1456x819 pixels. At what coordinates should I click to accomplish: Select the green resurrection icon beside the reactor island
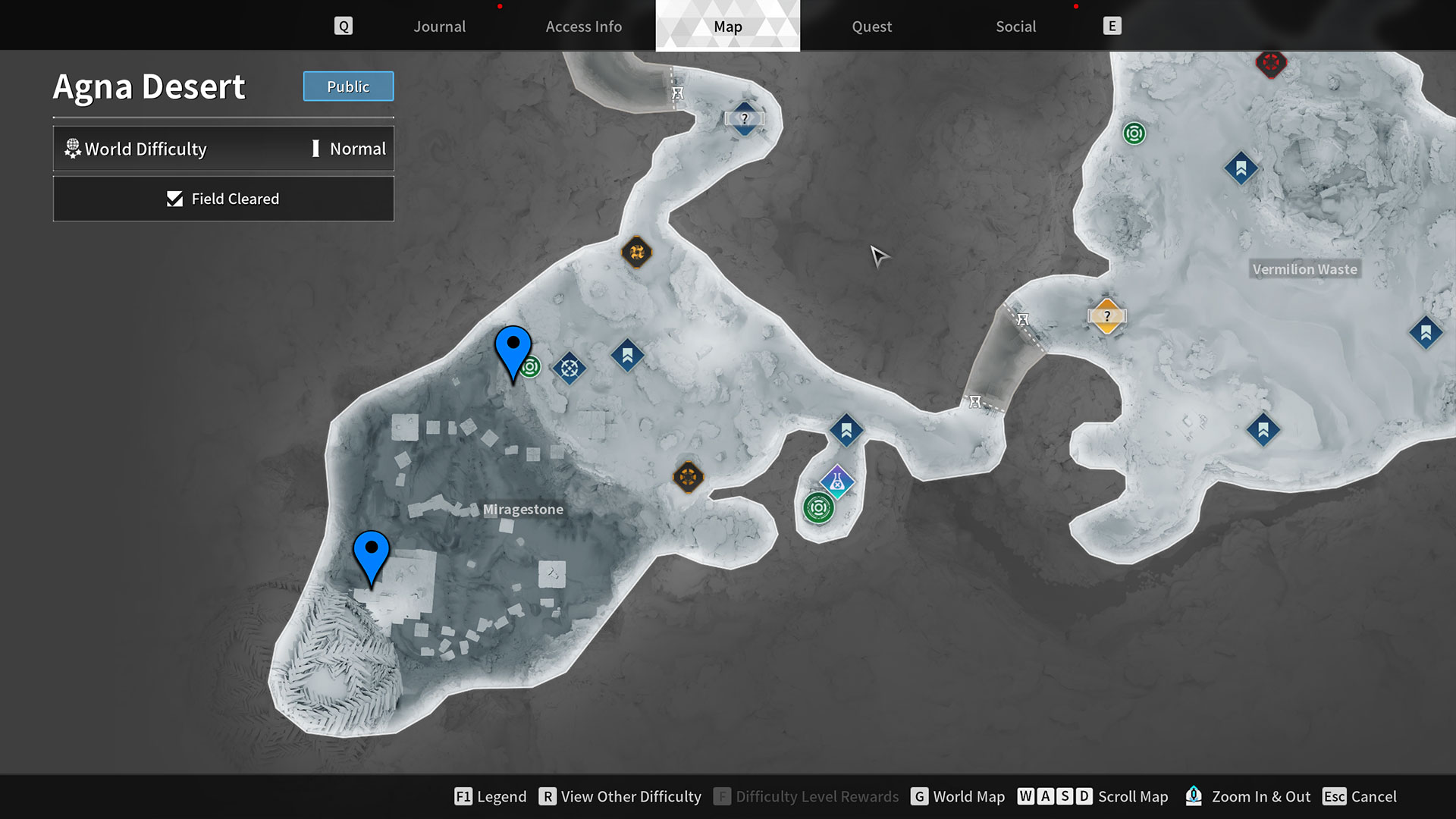tap(817, 508)
